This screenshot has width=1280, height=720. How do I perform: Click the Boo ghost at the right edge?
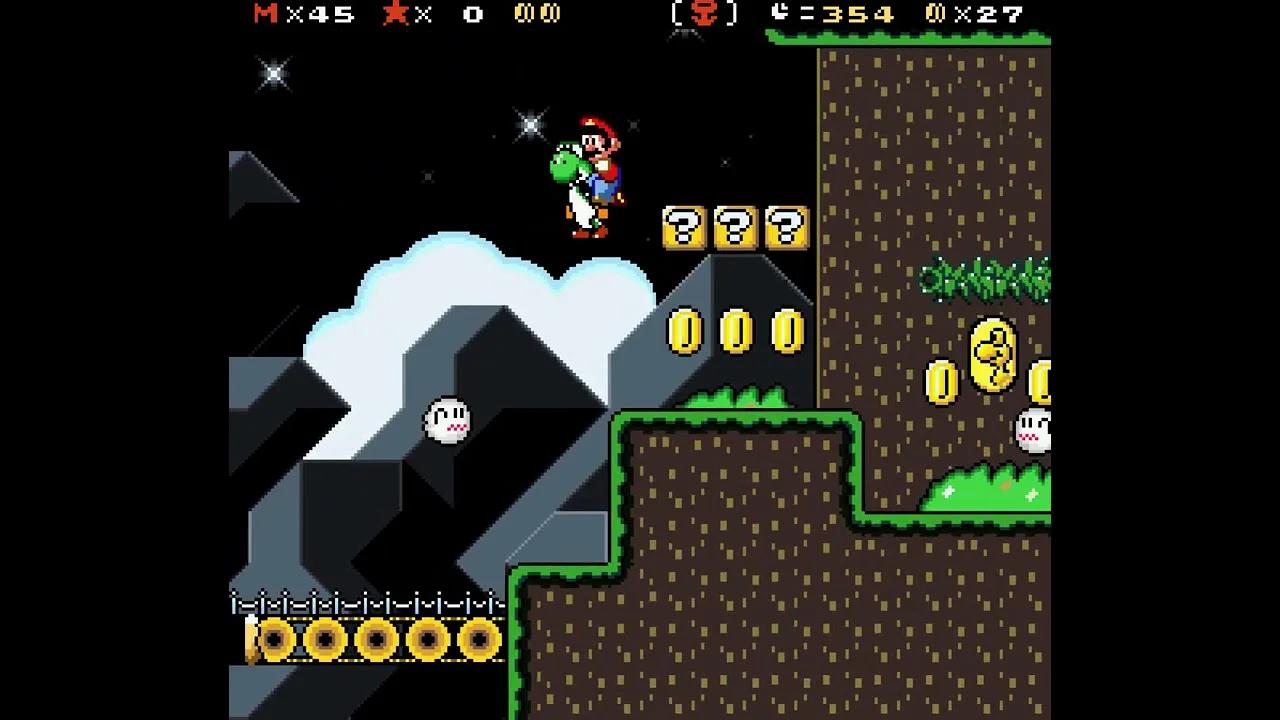tap(1033, 428)
